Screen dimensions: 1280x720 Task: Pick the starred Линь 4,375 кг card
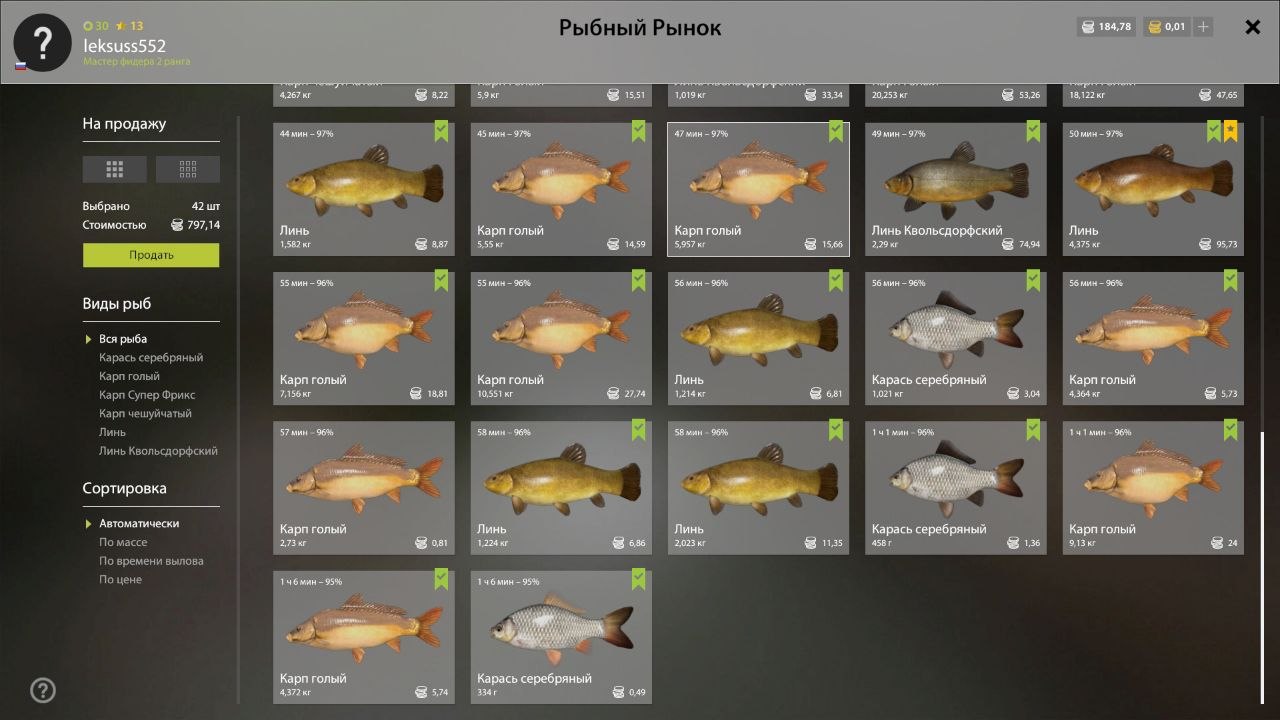point(1152,189)
